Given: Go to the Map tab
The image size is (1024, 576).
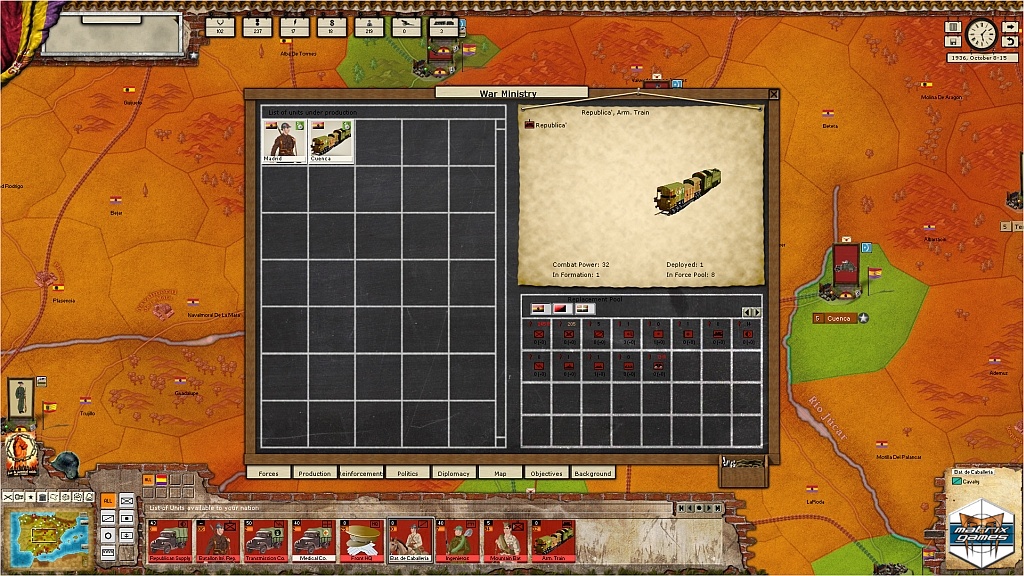Looking at the screenshot, I should click(500, 473).
